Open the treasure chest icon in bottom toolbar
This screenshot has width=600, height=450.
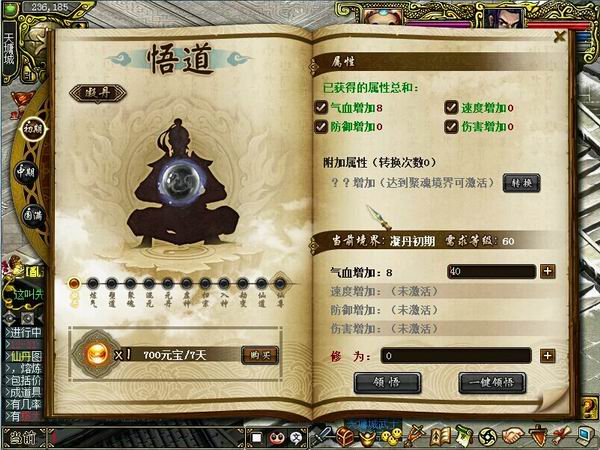347,436
